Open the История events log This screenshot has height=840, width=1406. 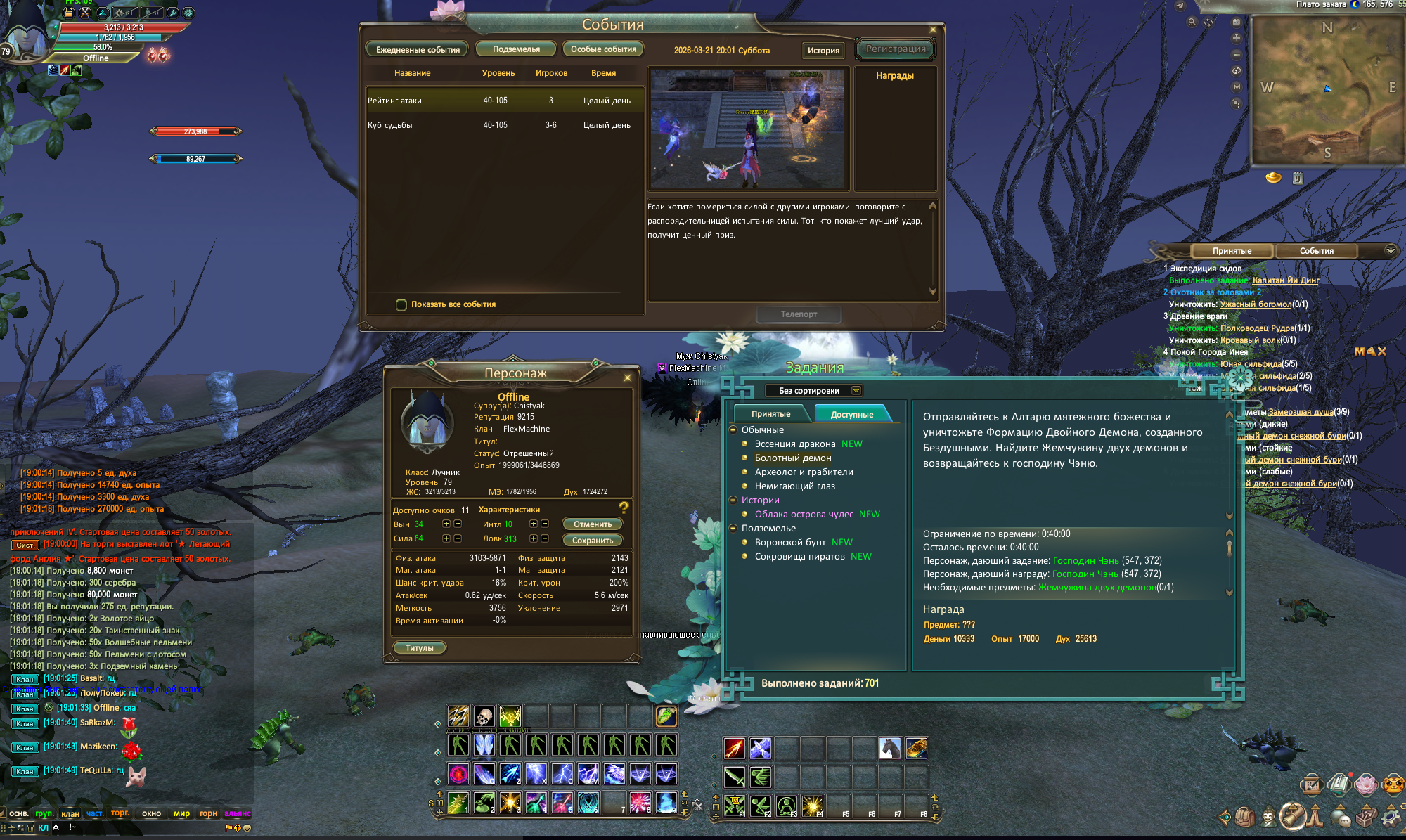pyautogui.click(x=823, y=50)
